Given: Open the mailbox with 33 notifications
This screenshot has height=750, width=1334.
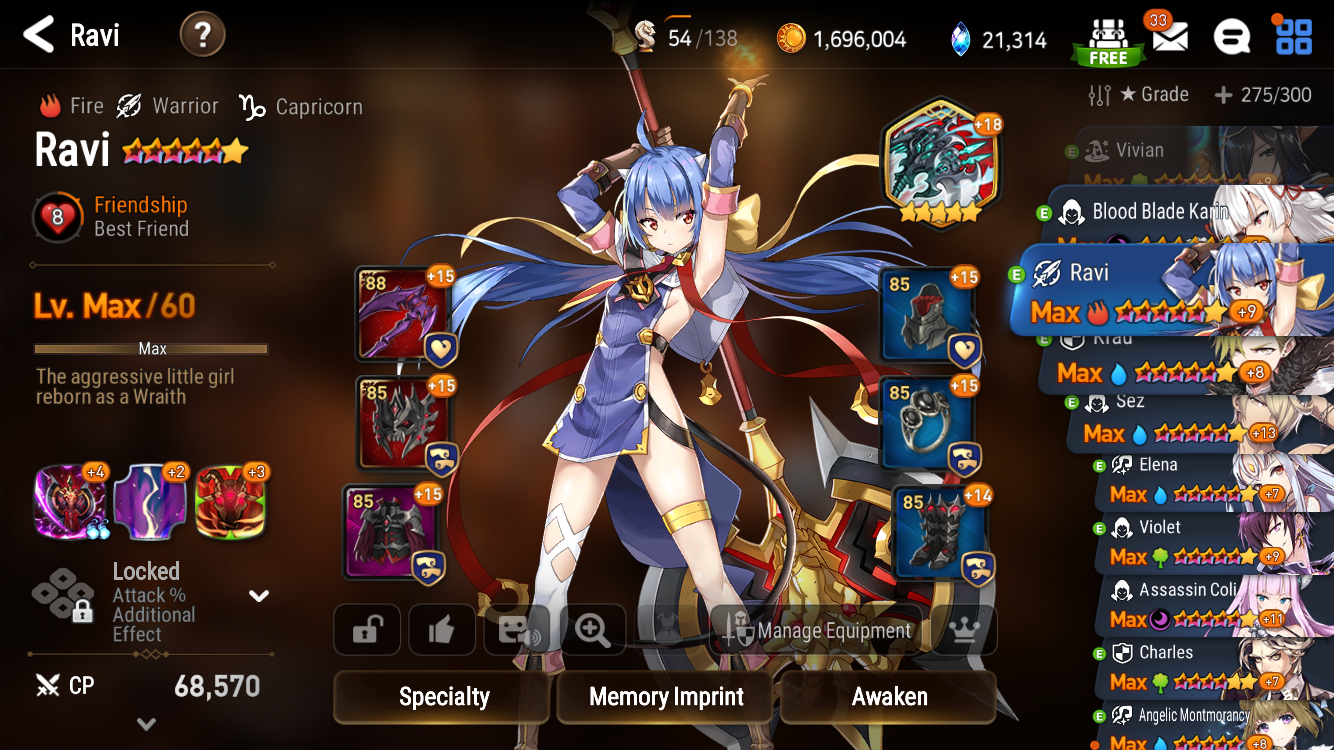Looking at the screenshot, I should pyautogui.click(x=1170, y=35).
